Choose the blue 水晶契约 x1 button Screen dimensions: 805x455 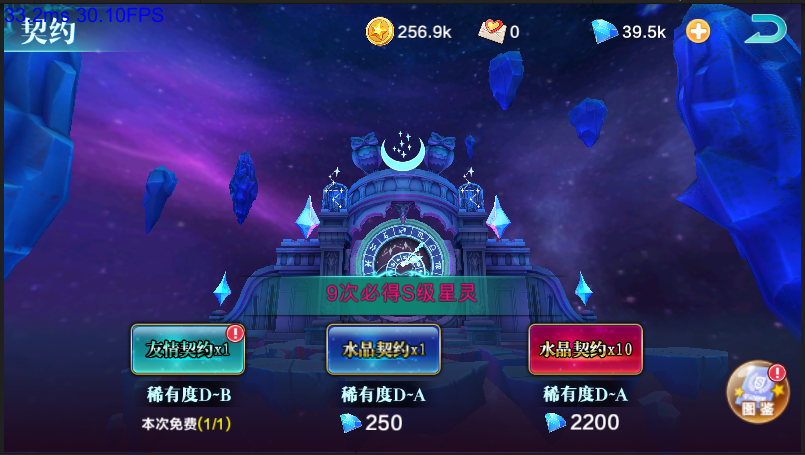point(384,349)
